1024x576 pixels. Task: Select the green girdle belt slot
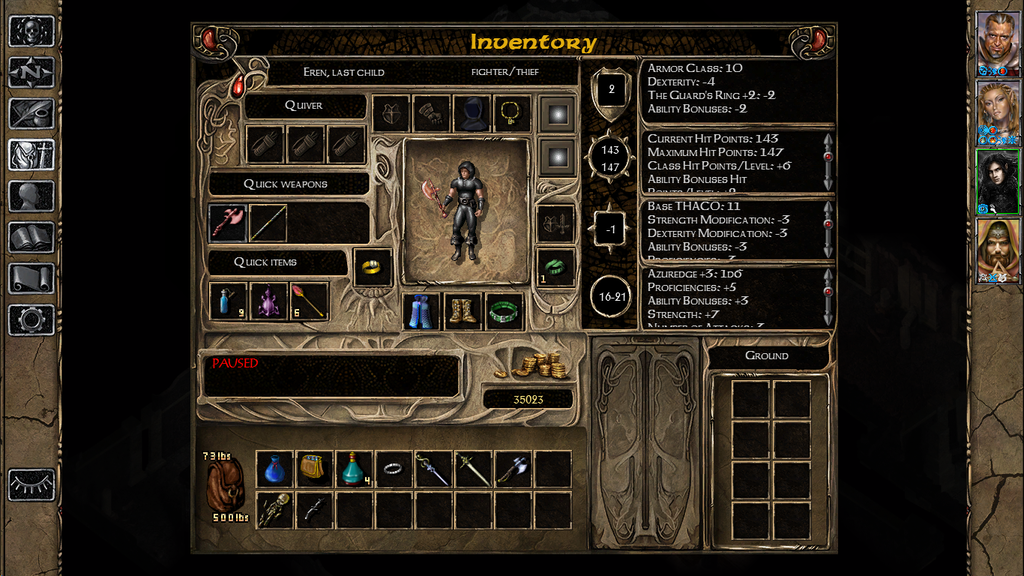coord(504,311)
